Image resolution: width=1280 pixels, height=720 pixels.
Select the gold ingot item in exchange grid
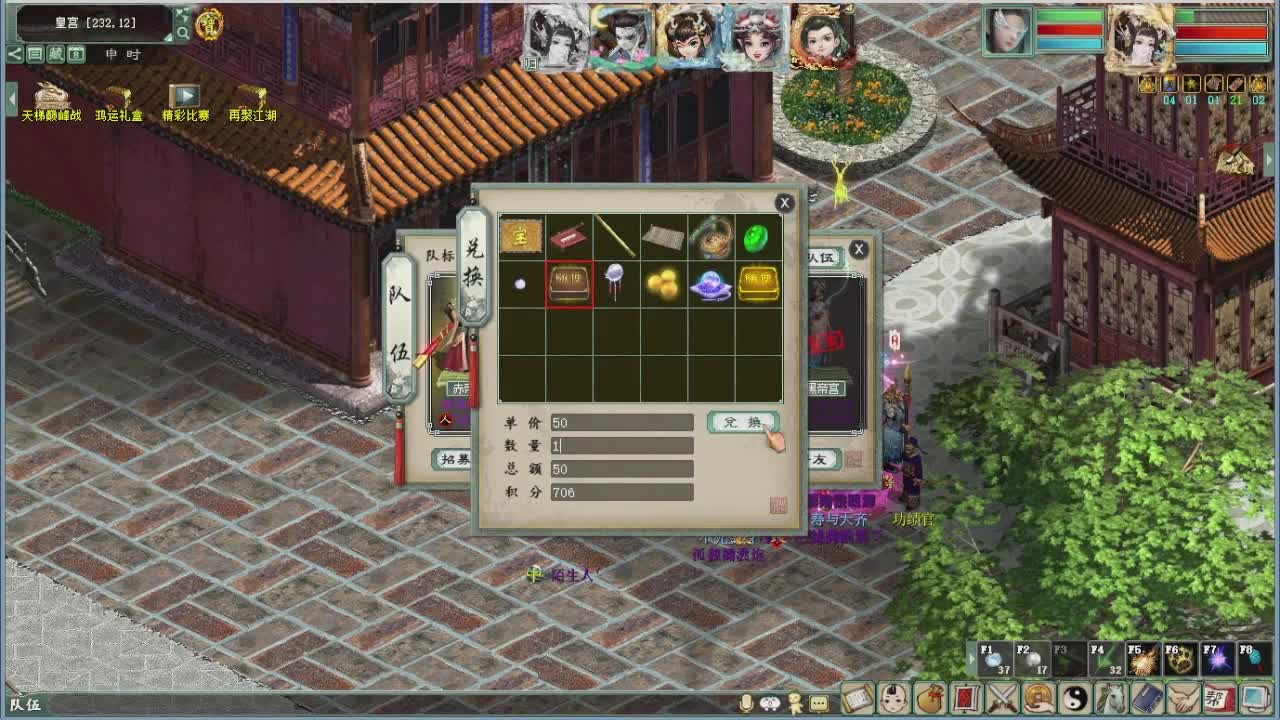point(757,282)
